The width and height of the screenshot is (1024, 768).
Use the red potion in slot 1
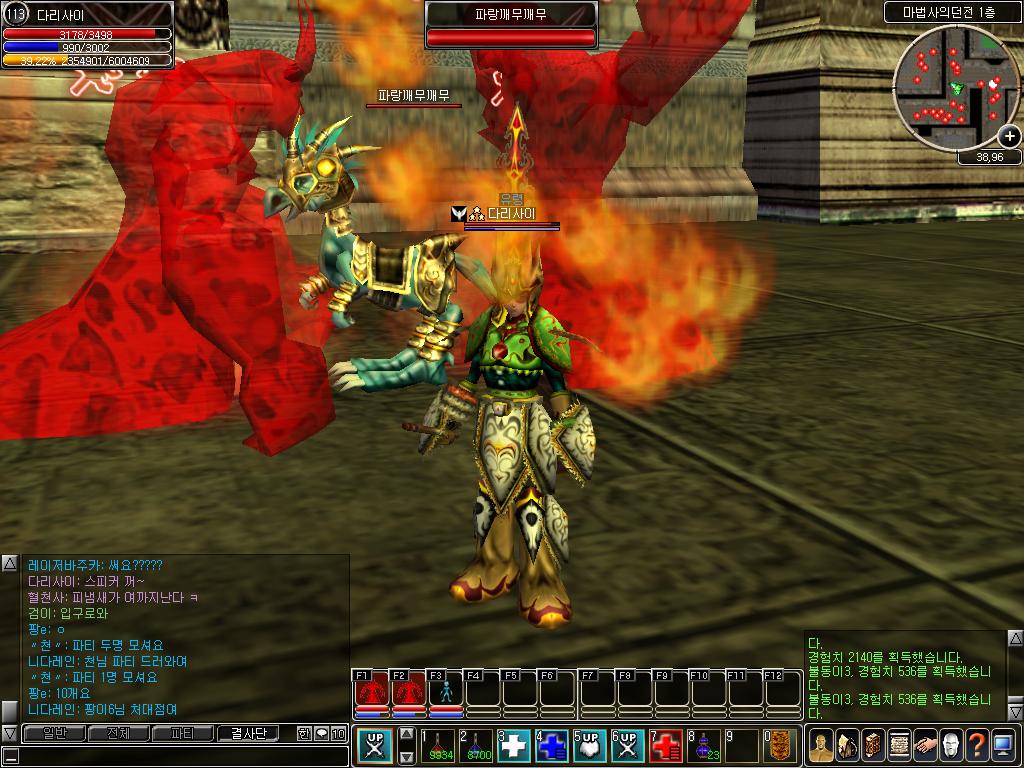click(441, 746)
